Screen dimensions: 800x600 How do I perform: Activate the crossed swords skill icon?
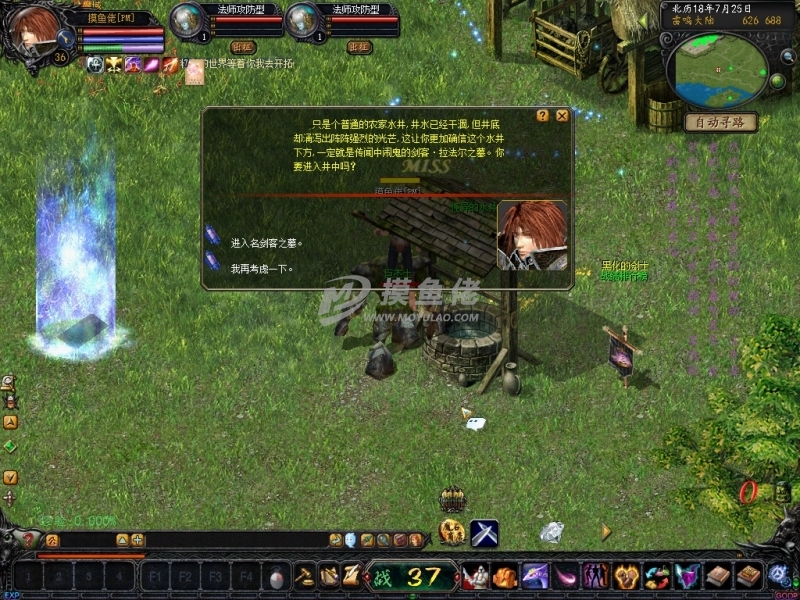click(x=484, y=534)
